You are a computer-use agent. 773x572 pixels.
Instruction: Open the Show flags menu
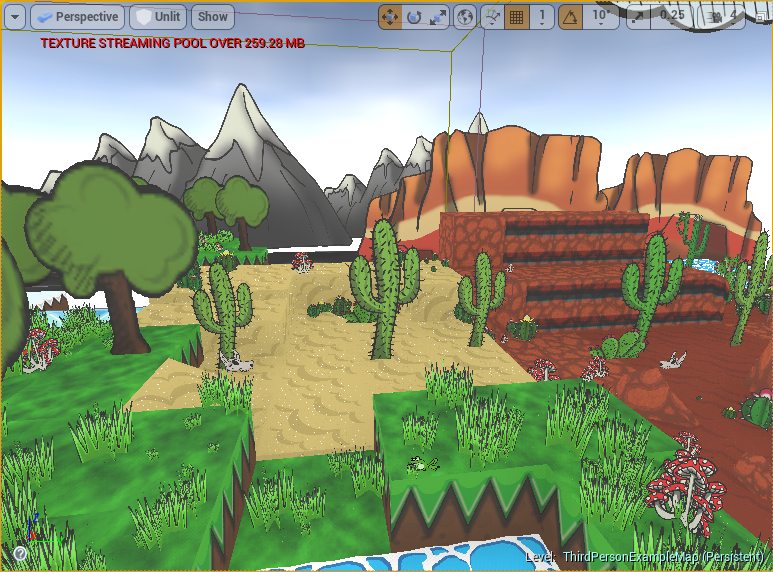[x=212, y=17]
